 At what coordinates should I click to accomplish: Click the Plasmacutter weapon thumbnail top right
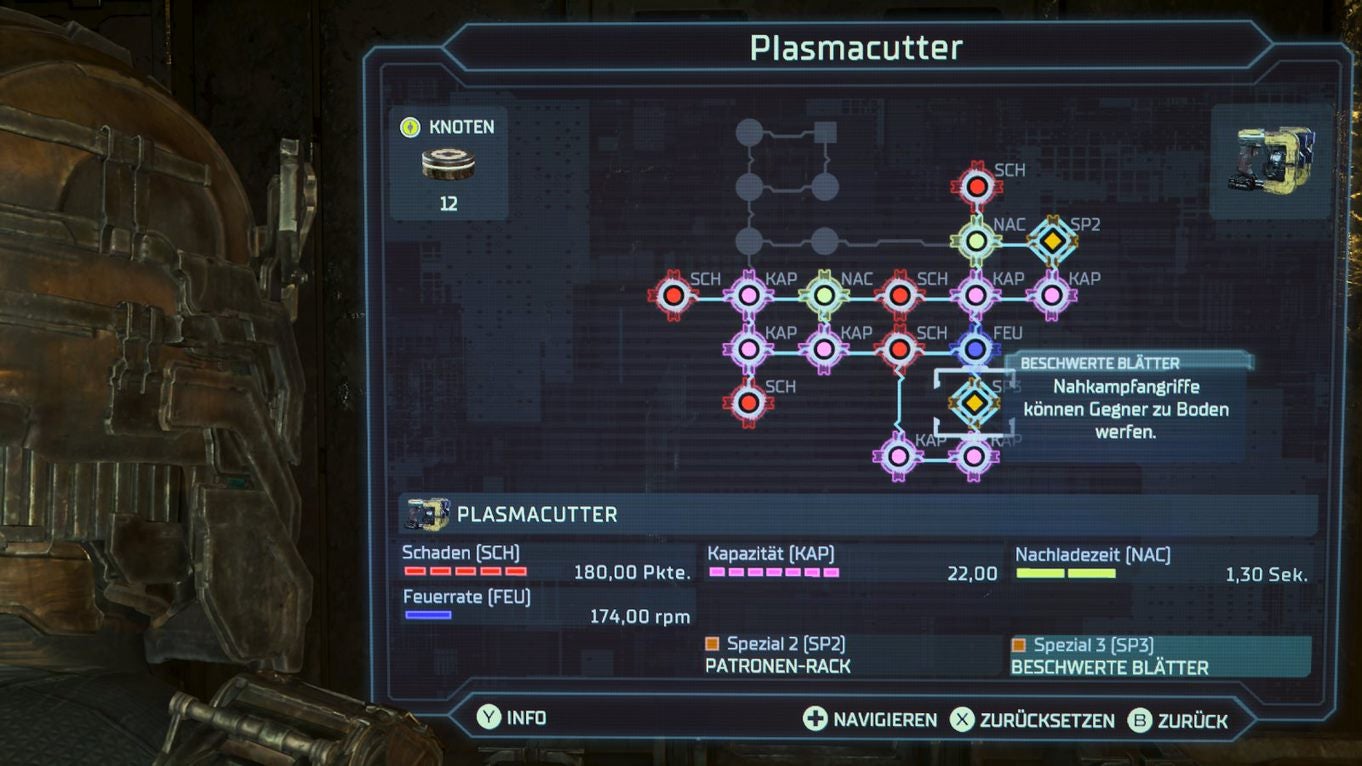click(1271, 160)
